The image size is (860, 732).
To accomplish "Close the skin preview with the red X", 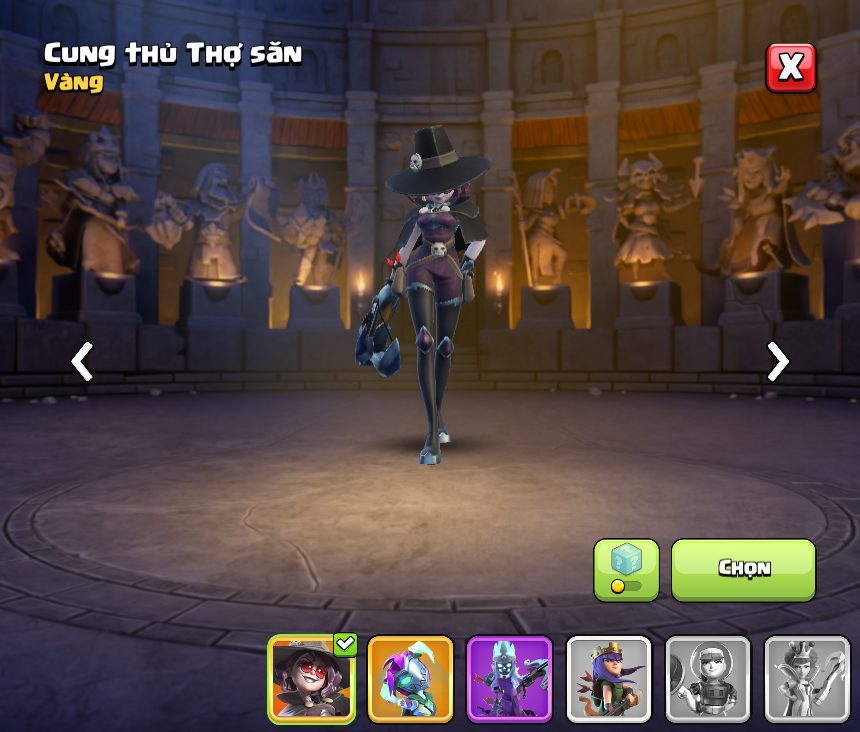I will [x=790, y=68].
